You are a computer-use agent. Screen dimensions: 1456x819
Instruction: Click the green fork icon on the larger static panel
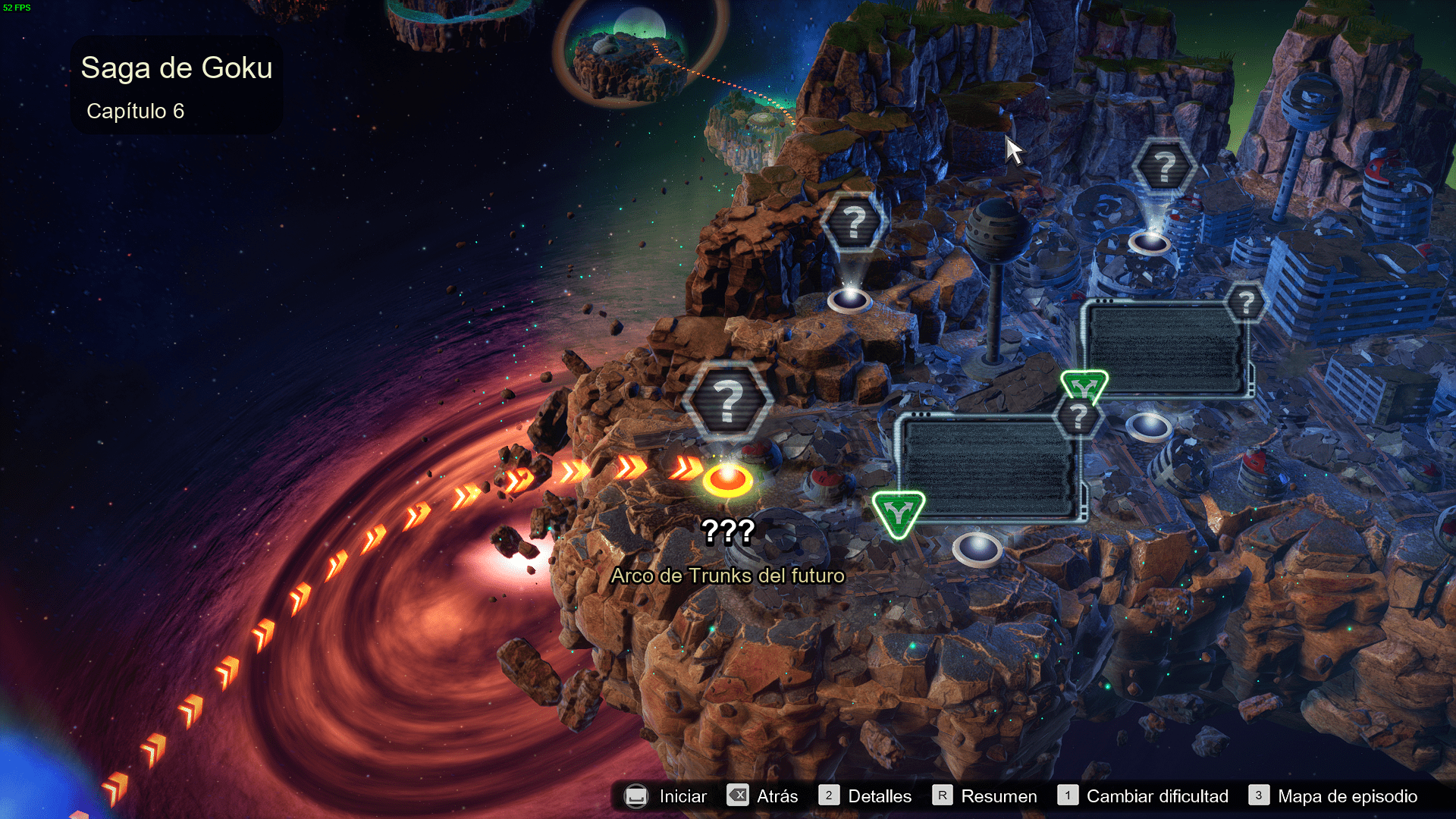[898, 513]
